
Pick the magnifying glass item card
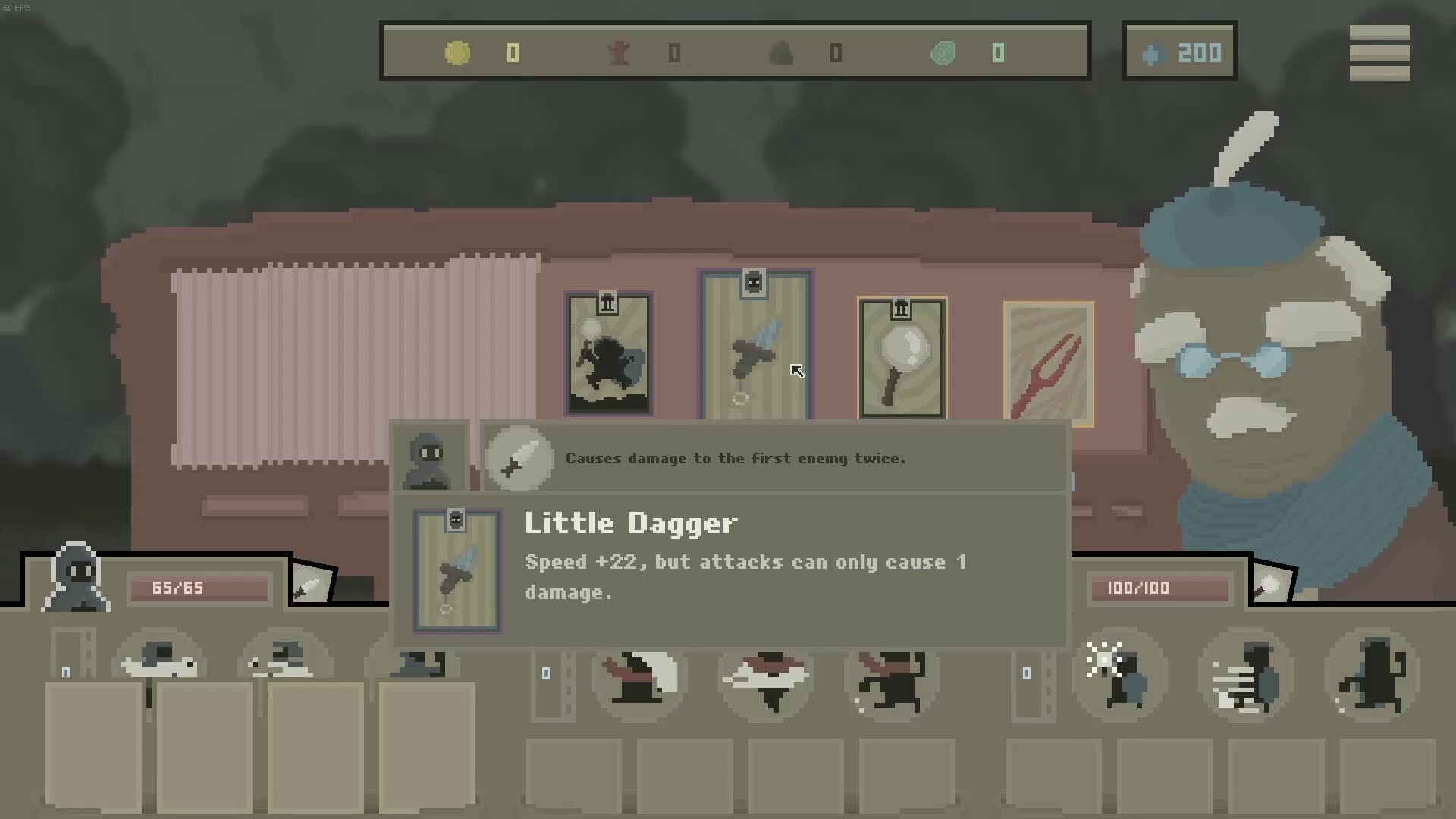(901, 356)
